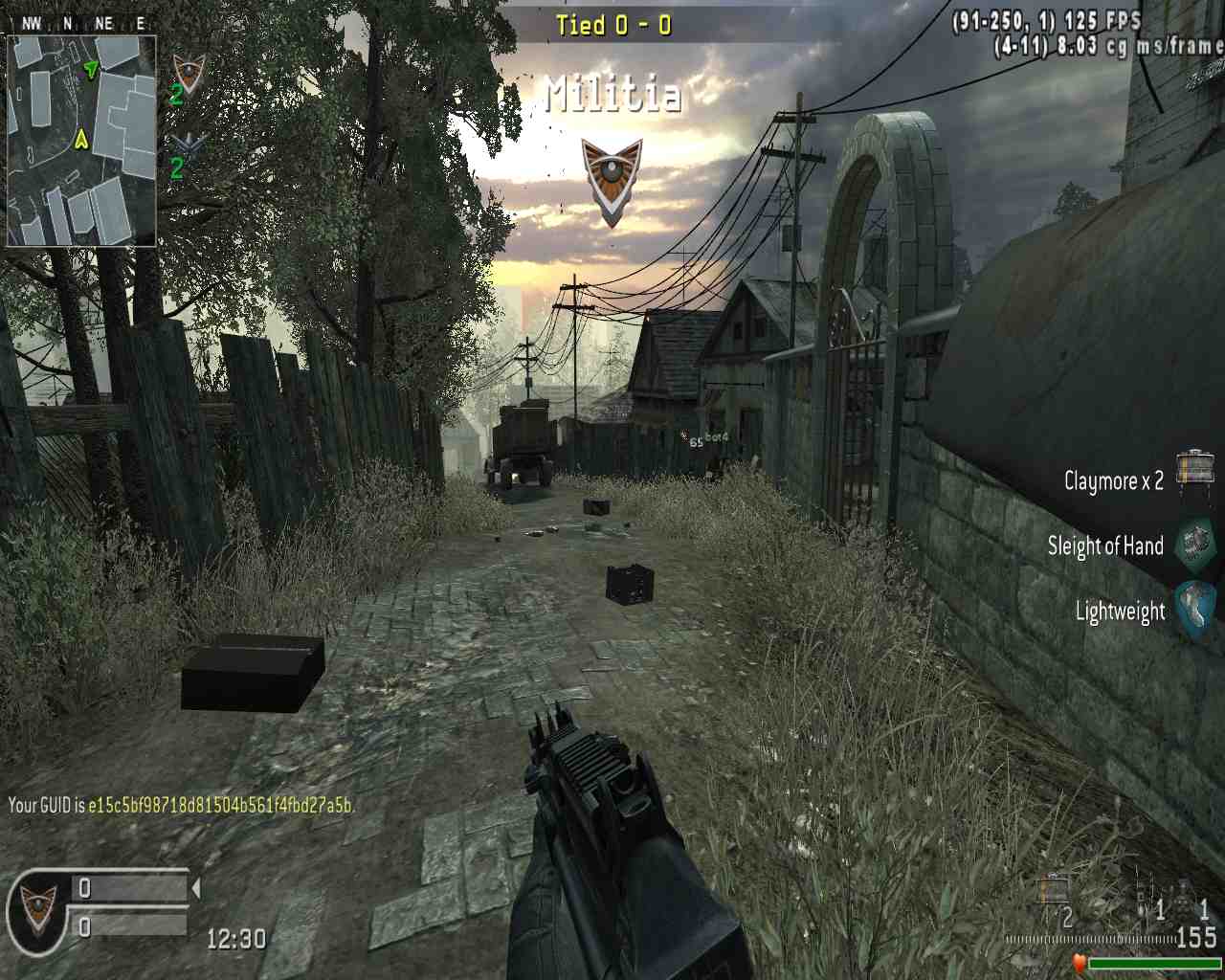The height and width of the screenshot is (980, 1225).
Task: Select the orange team icon beside the minimap
Action: [189, 73]
